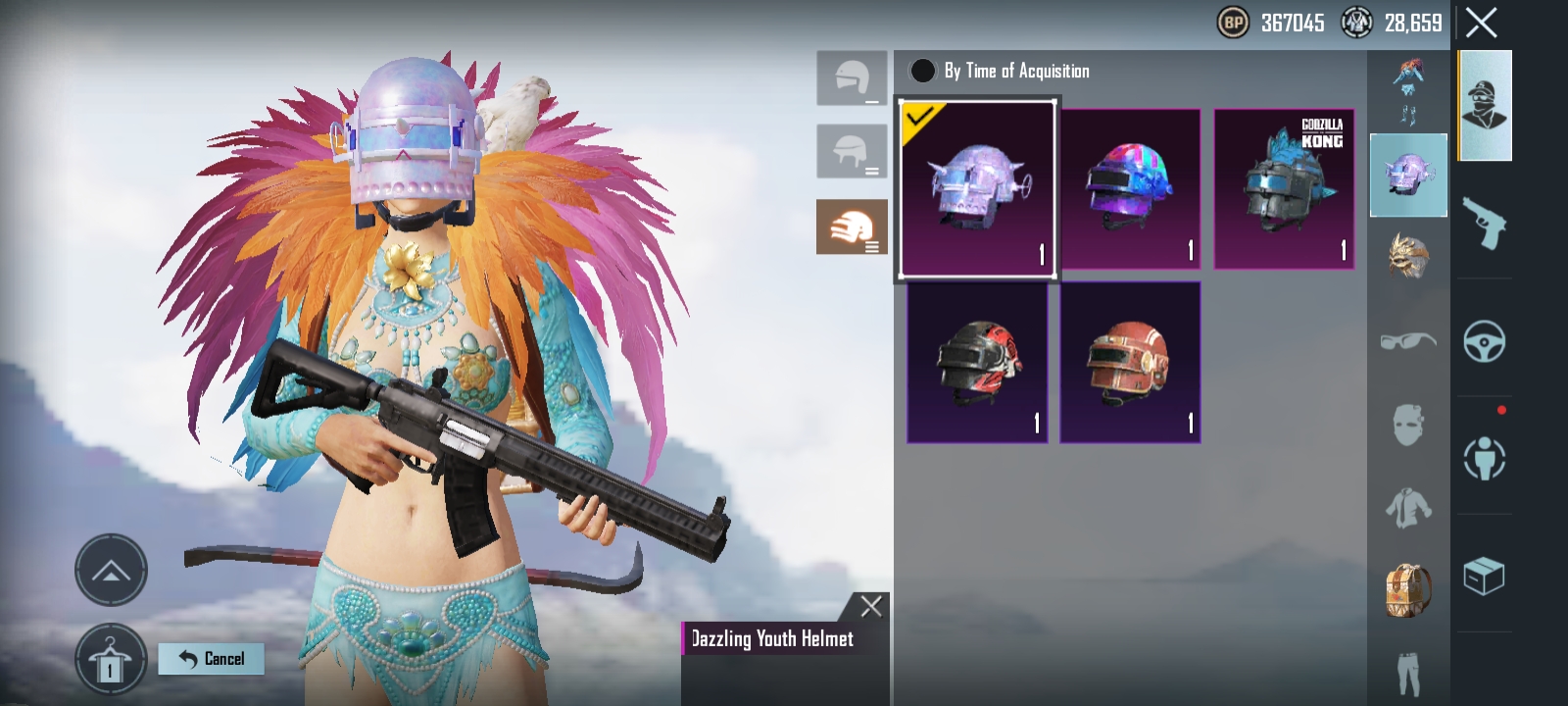Screen dimensions: 1568x706
Task: Open the pistol weapon skins tab
Action: coord(1484,224)
